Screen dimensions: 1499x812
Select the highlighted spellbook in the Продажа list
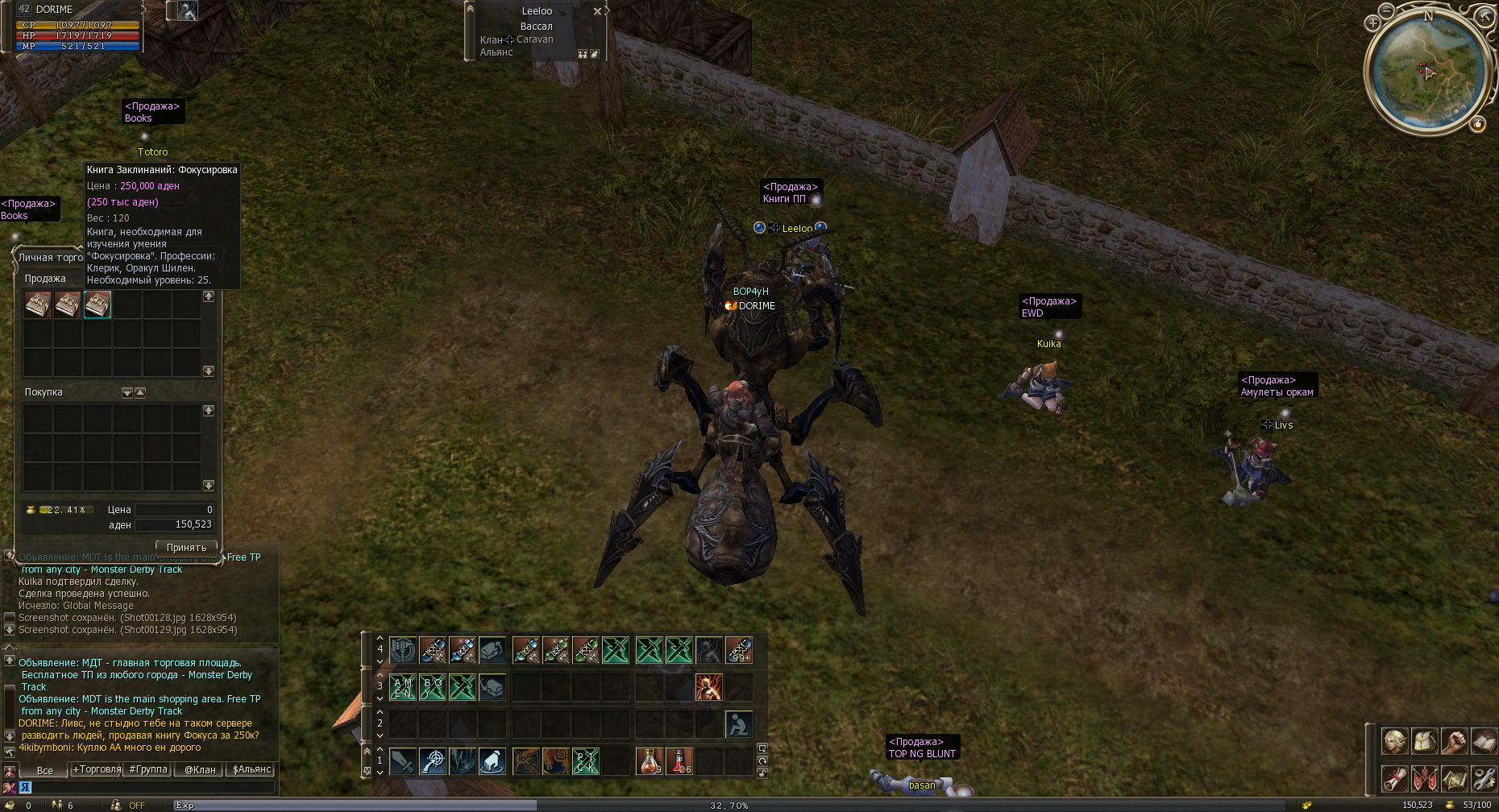[x=98, y=304]
